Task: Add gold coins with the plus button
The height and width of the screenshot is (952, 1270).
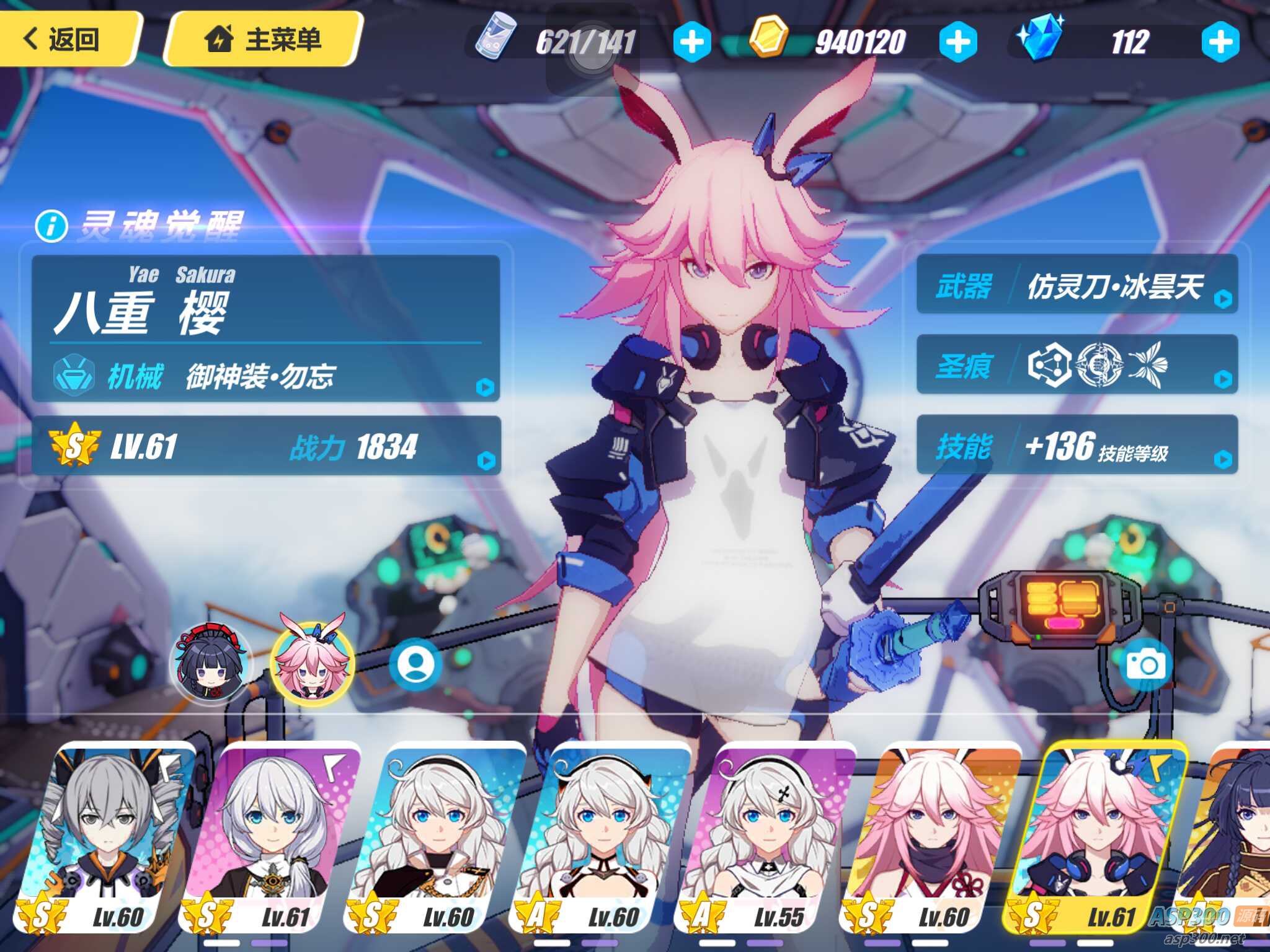Action: coord(957,42)
